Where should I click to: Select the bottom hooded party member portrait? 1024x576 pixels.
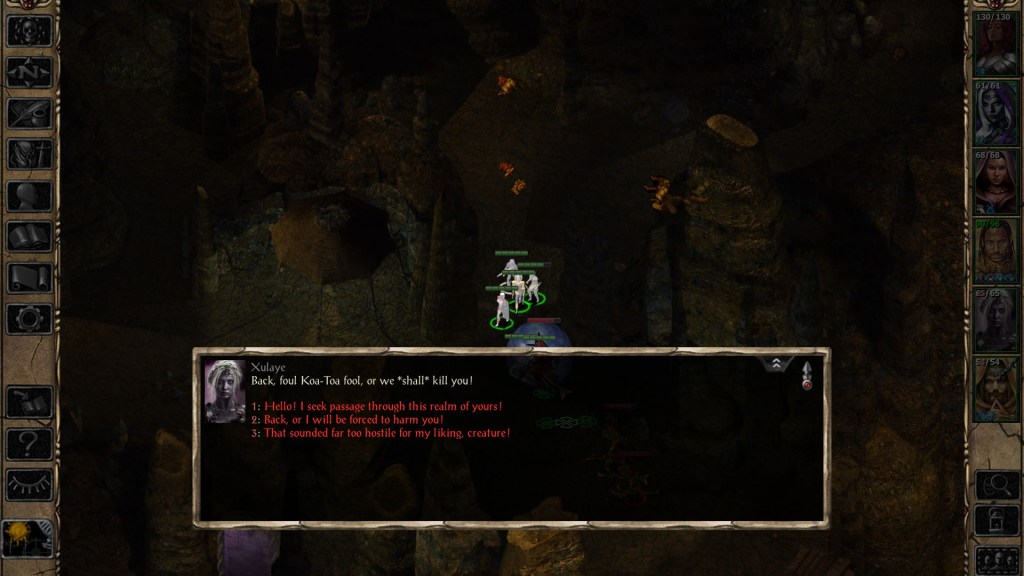pos(995,389)
